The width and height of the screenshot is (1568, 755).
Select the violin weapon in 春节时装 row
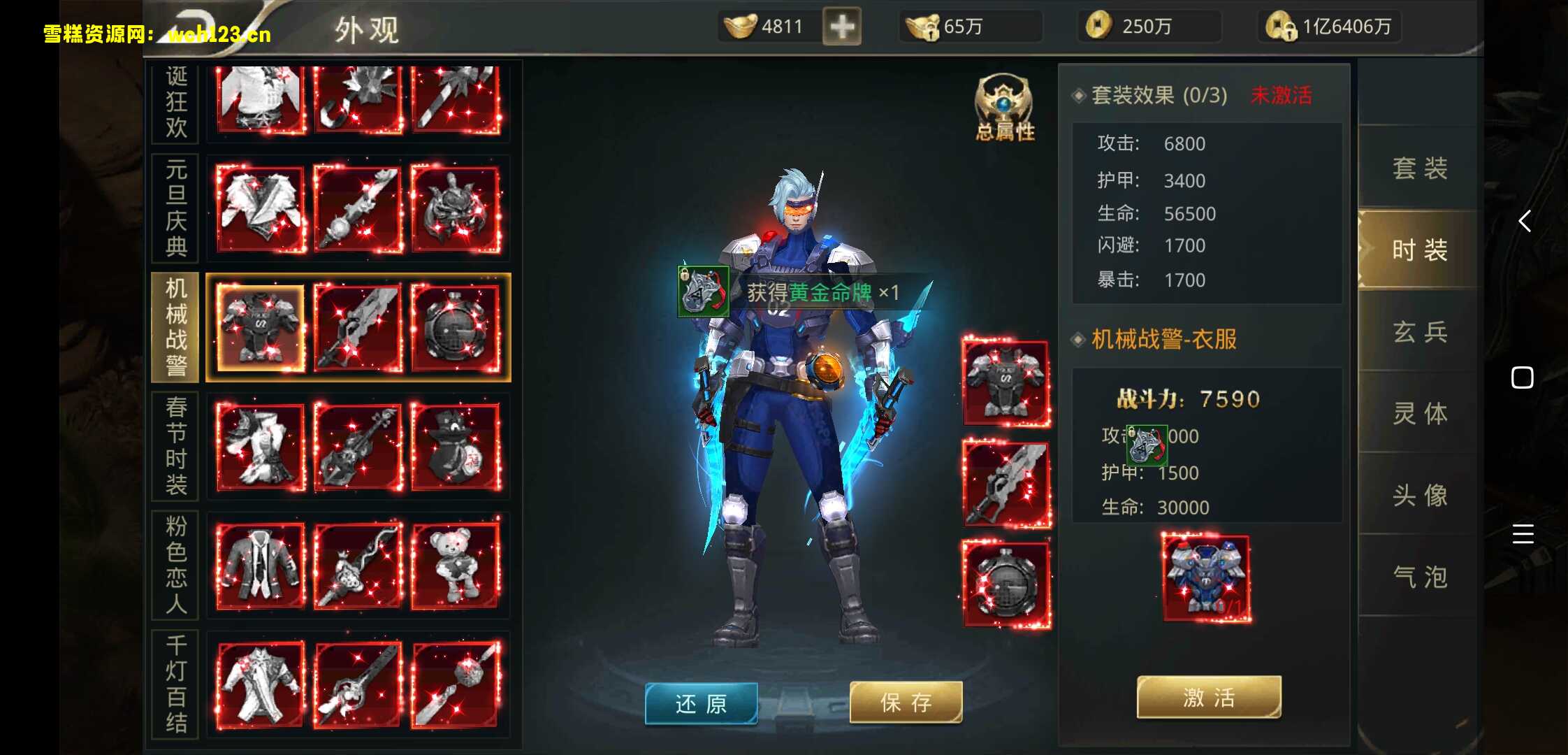point(358,446)
